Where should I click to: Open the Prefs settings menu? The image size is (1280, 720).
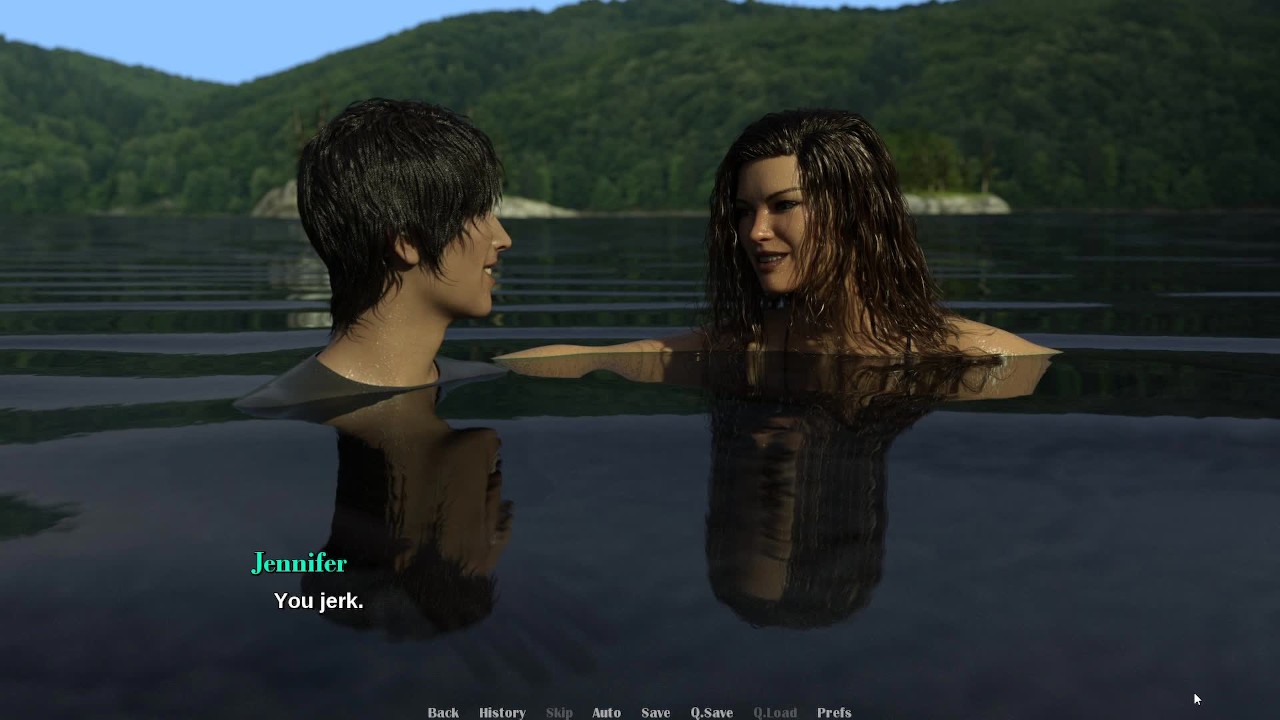(x=834, y=712)
